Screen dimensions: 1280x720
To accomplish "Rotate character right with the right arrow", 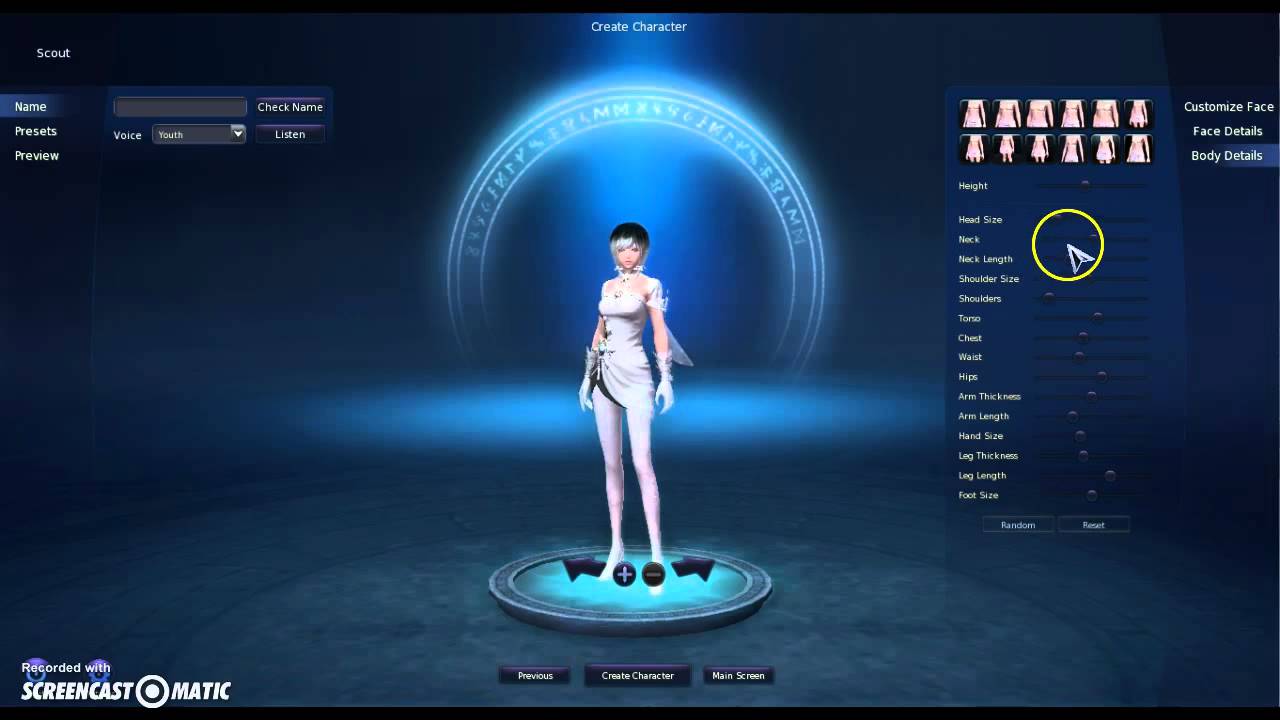I will tap(693, 571).
